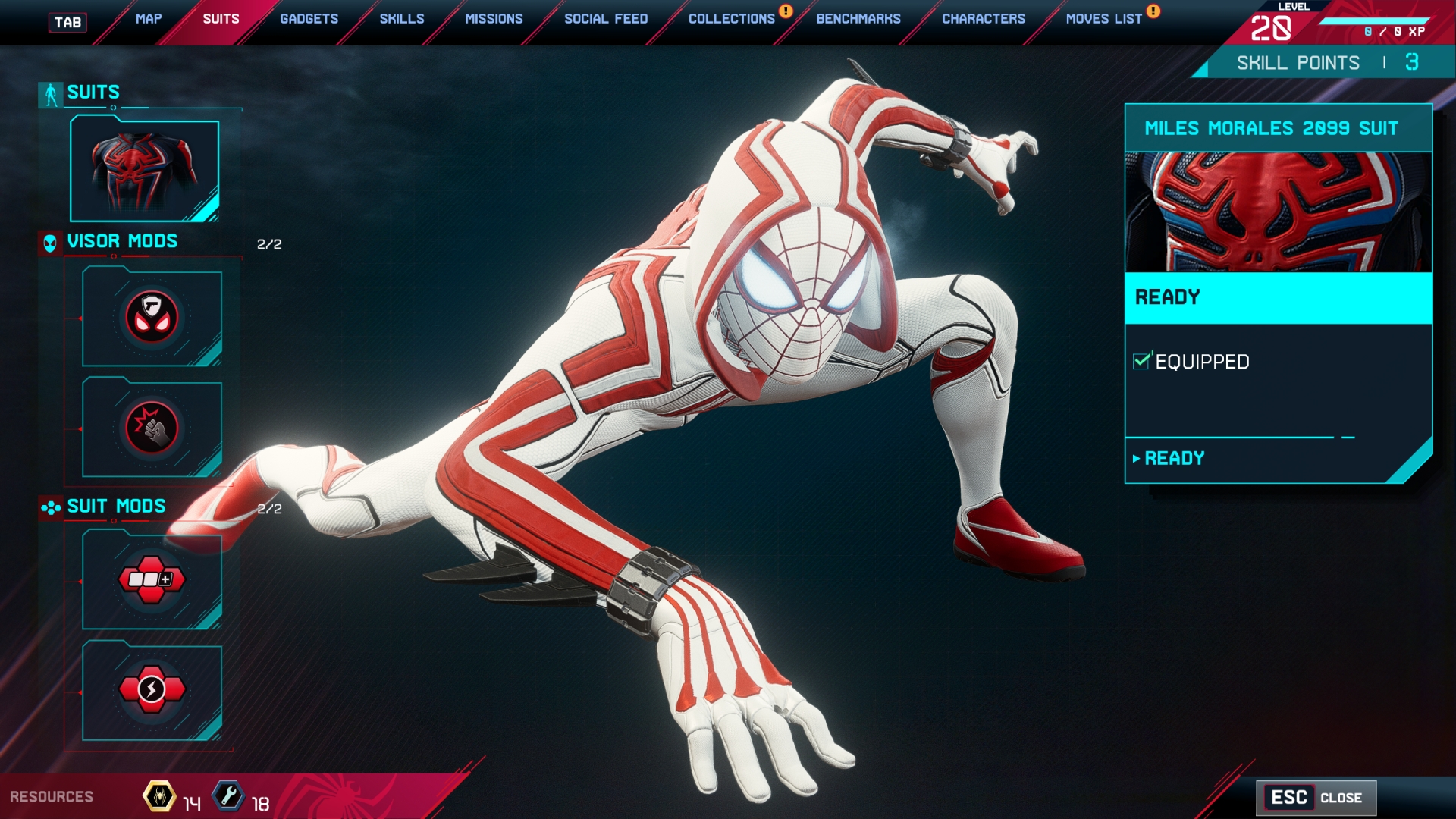1456x819 pixels.
Task: Click the Ready entry at panel bottom
Action: coord(1174,459)
